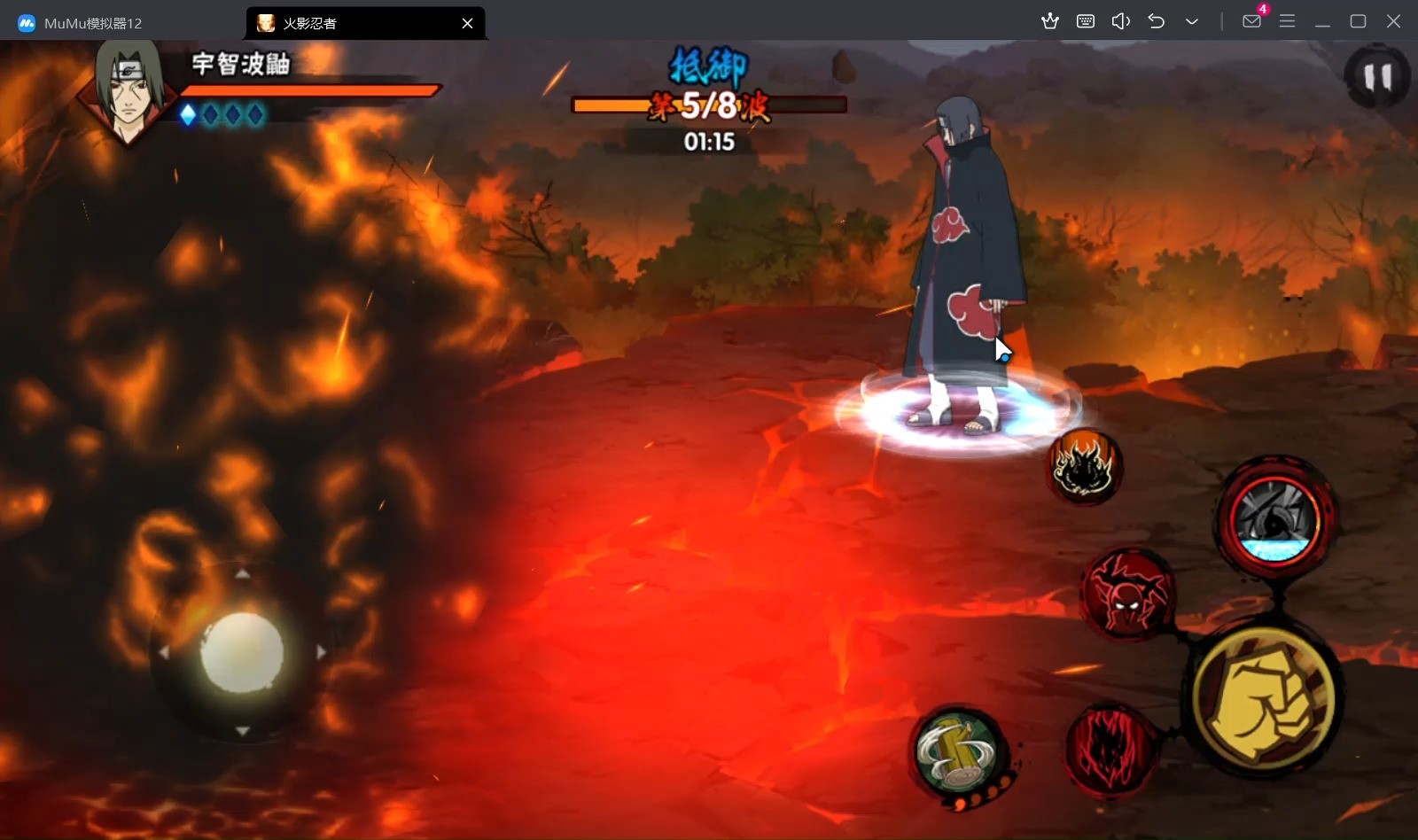Tap the virtual joystick knob
Image resolution: width=1418 pixels, height=840 pixels.
(x=242, y=653)
